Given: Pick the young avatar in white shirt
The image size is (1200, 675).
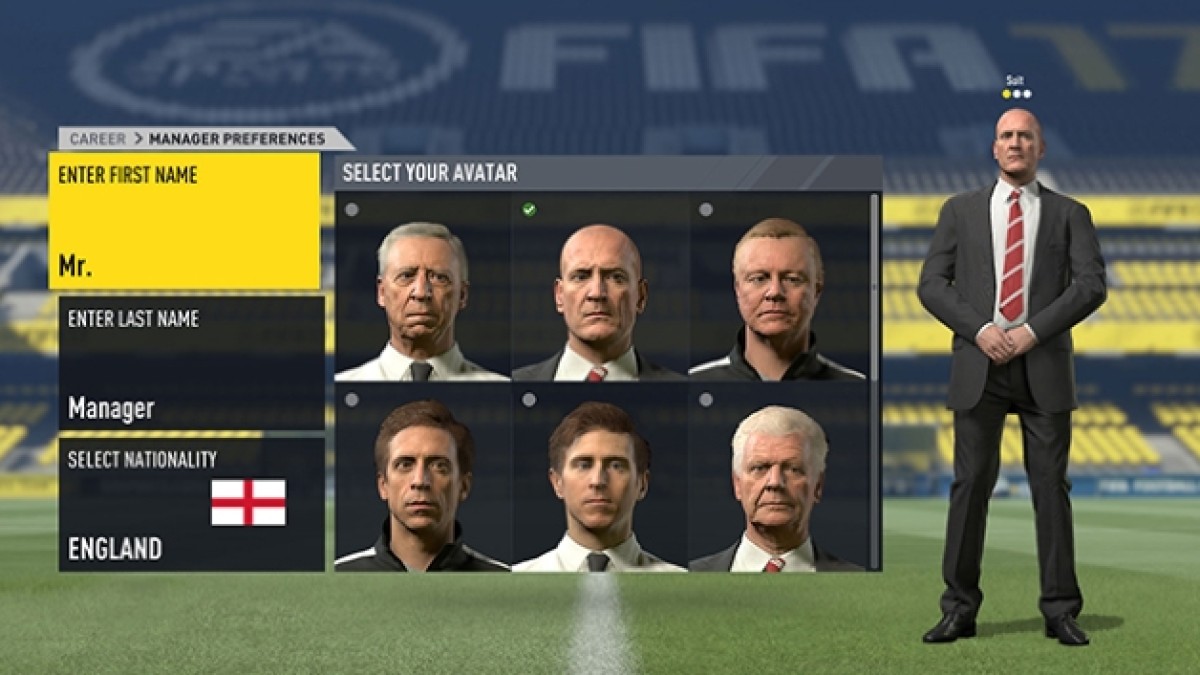Looking at the screenshot, I should click(x=599, y=478).
